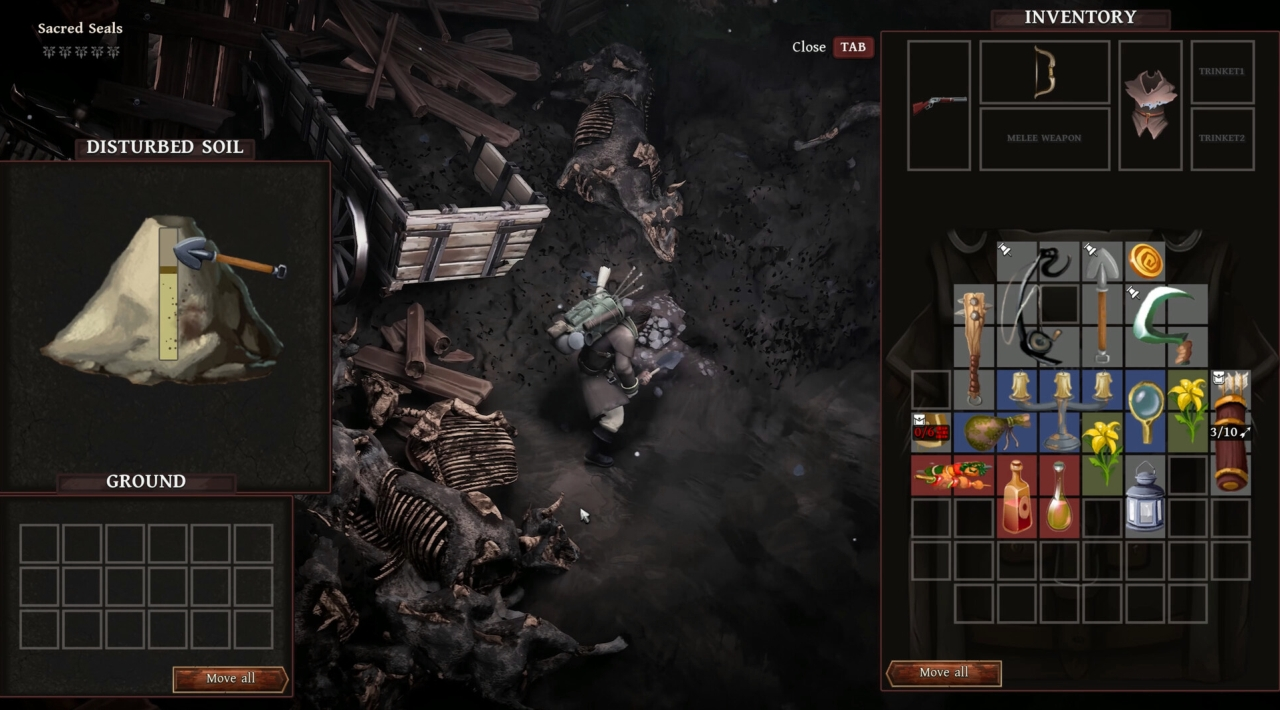Select the equipped leather armor slot
This screenshot has width=1280, height=710.
[1150, 104]
